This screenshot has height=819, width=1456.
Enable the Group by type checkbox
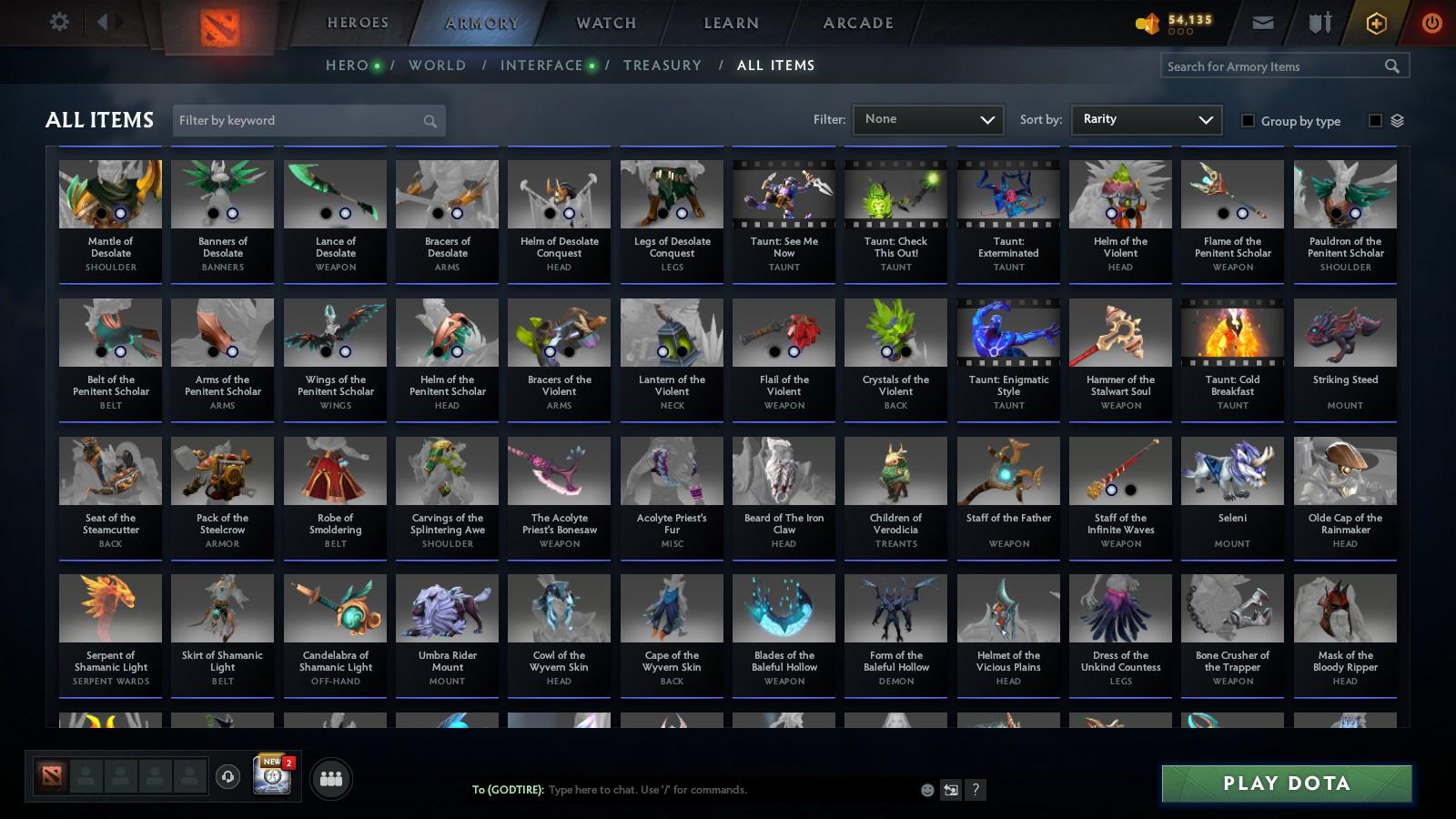pos(1249,121)
